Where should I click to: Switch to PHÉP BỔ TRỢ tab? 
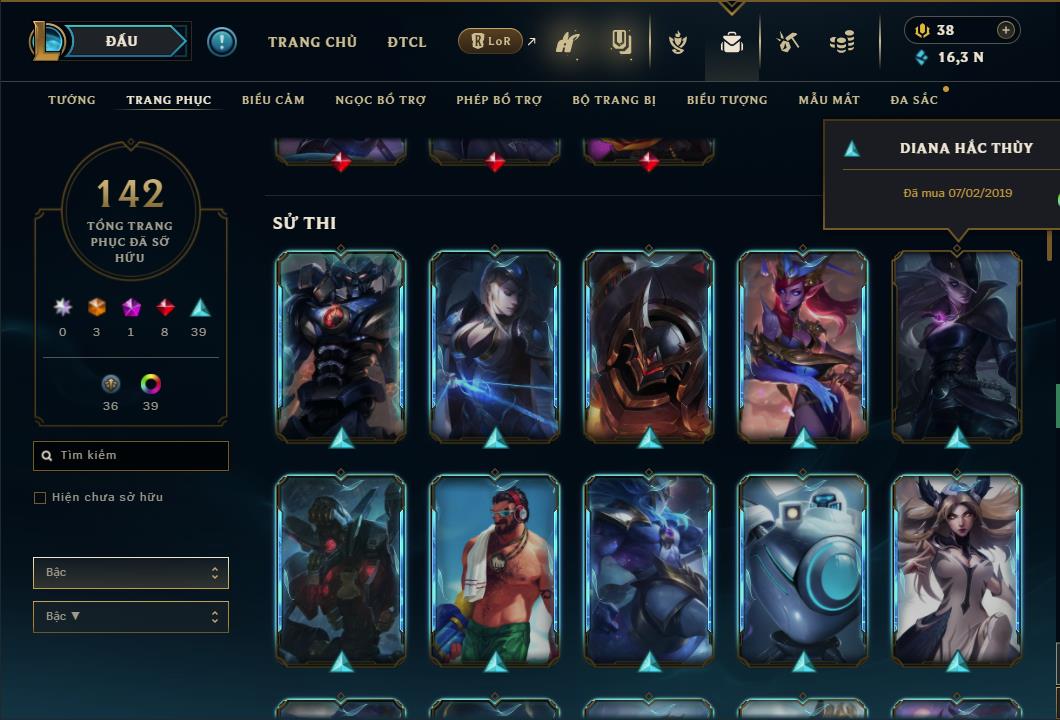pyautogui.click(x=499, y=100)
